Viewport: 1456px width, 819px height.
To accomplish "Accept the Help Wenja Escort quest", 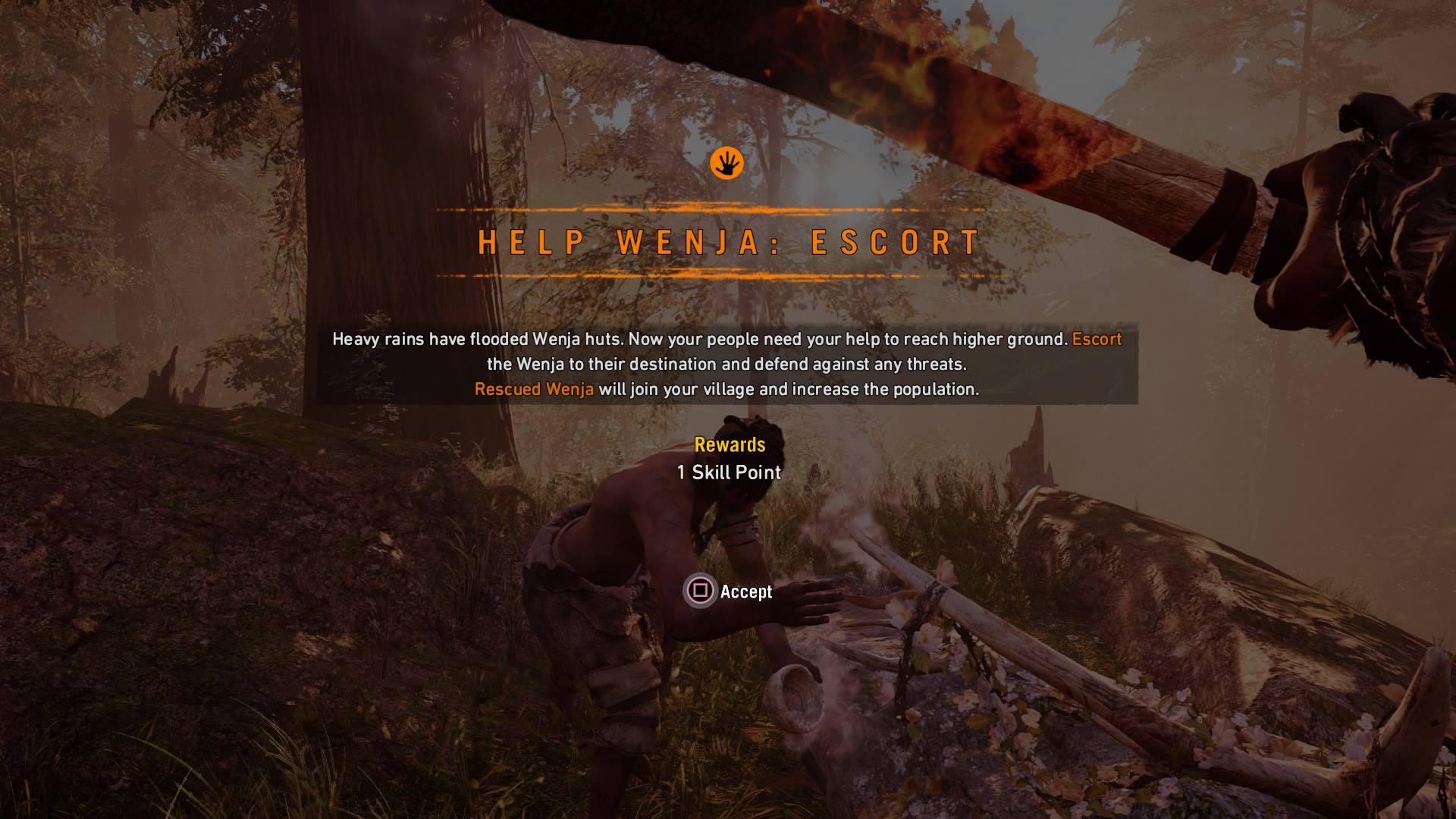I will click(728, 591).
